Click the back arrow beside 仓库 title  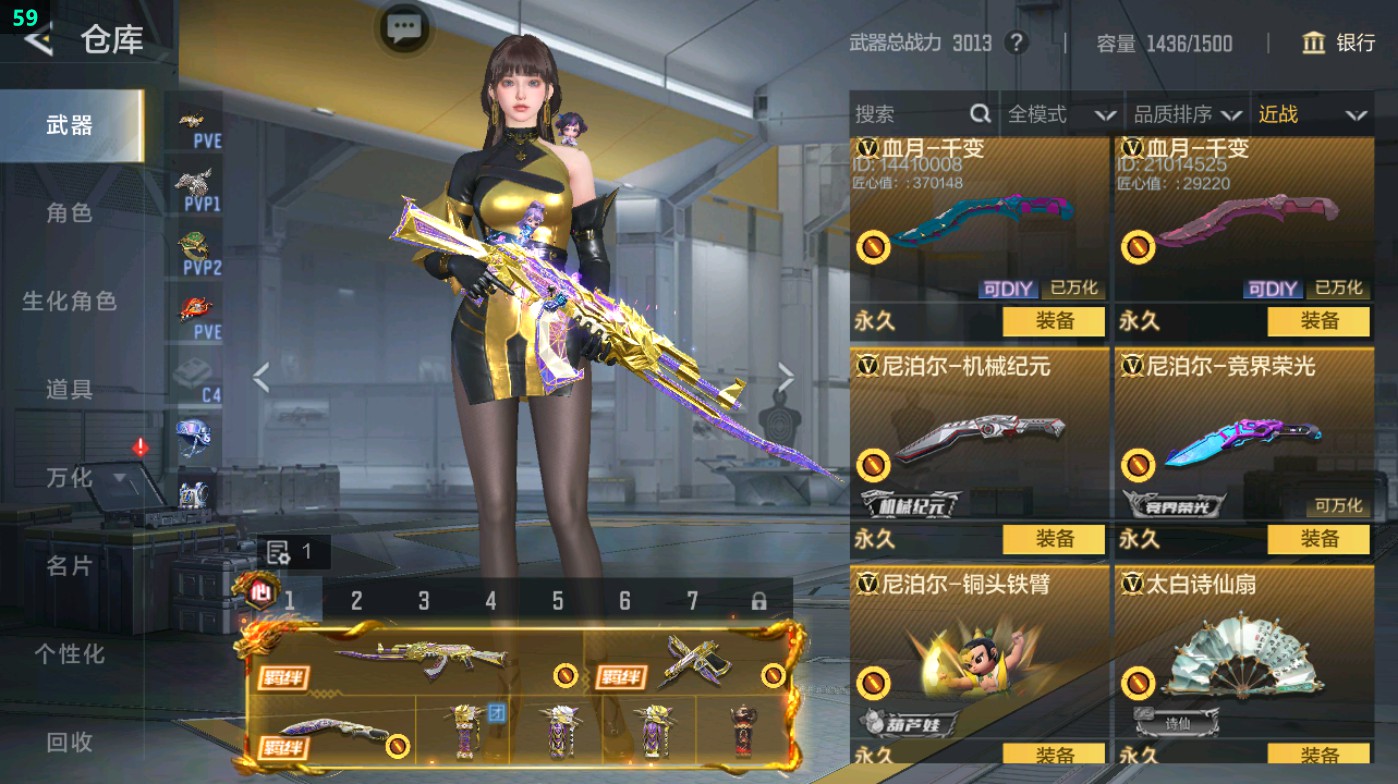37,42
